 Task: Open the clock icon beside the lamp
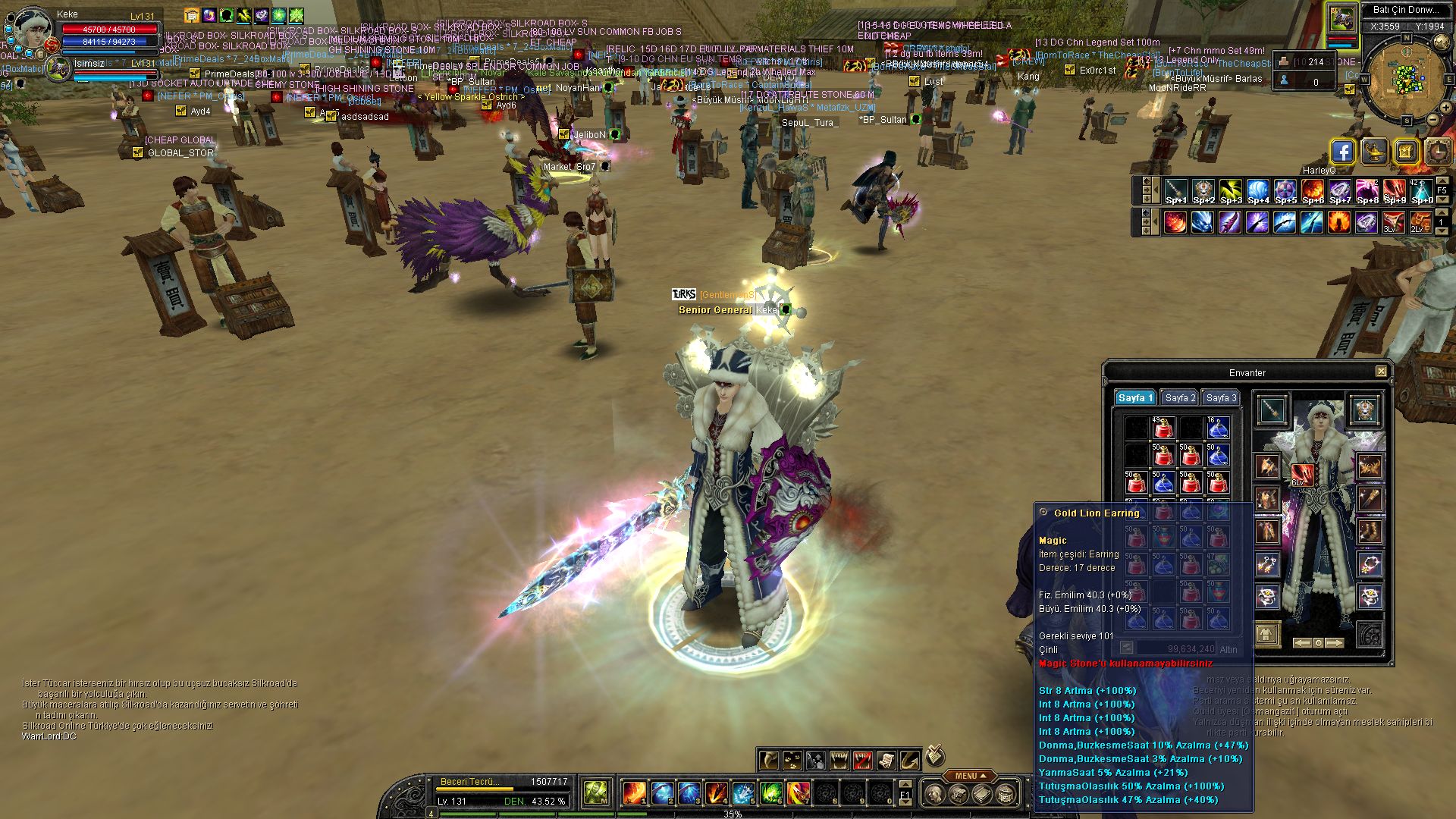point(1438,152)
